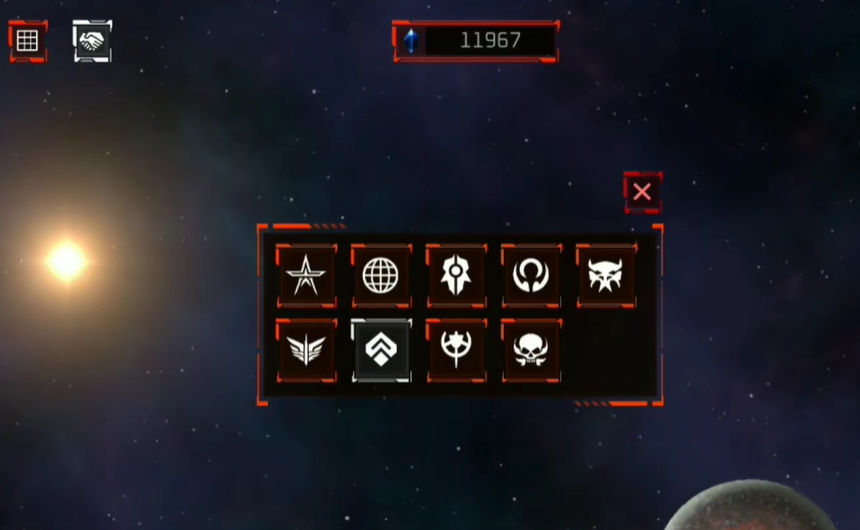Open the handshake diplomacy button
This screenshot has height=530, width=860.
tap(92, 41)
